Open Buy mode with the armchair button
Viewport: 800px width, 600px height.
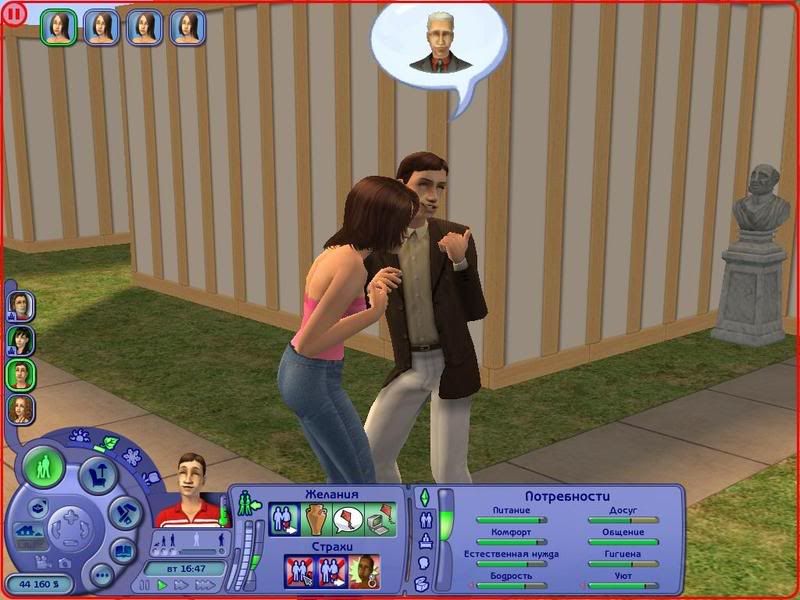pos(98,474)
